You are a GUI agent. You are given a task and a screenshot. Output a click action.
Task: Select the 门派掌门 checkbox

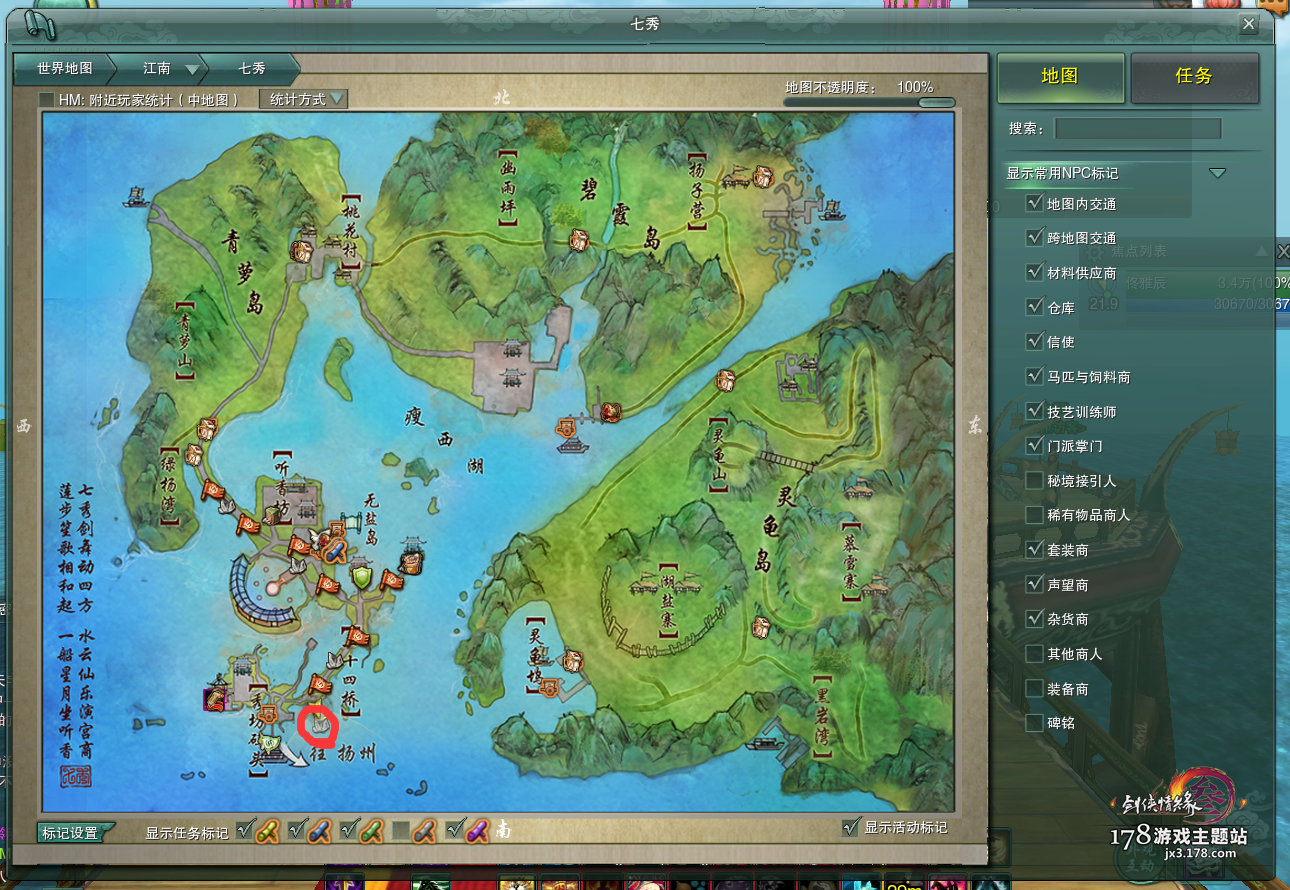(1035, 446)
